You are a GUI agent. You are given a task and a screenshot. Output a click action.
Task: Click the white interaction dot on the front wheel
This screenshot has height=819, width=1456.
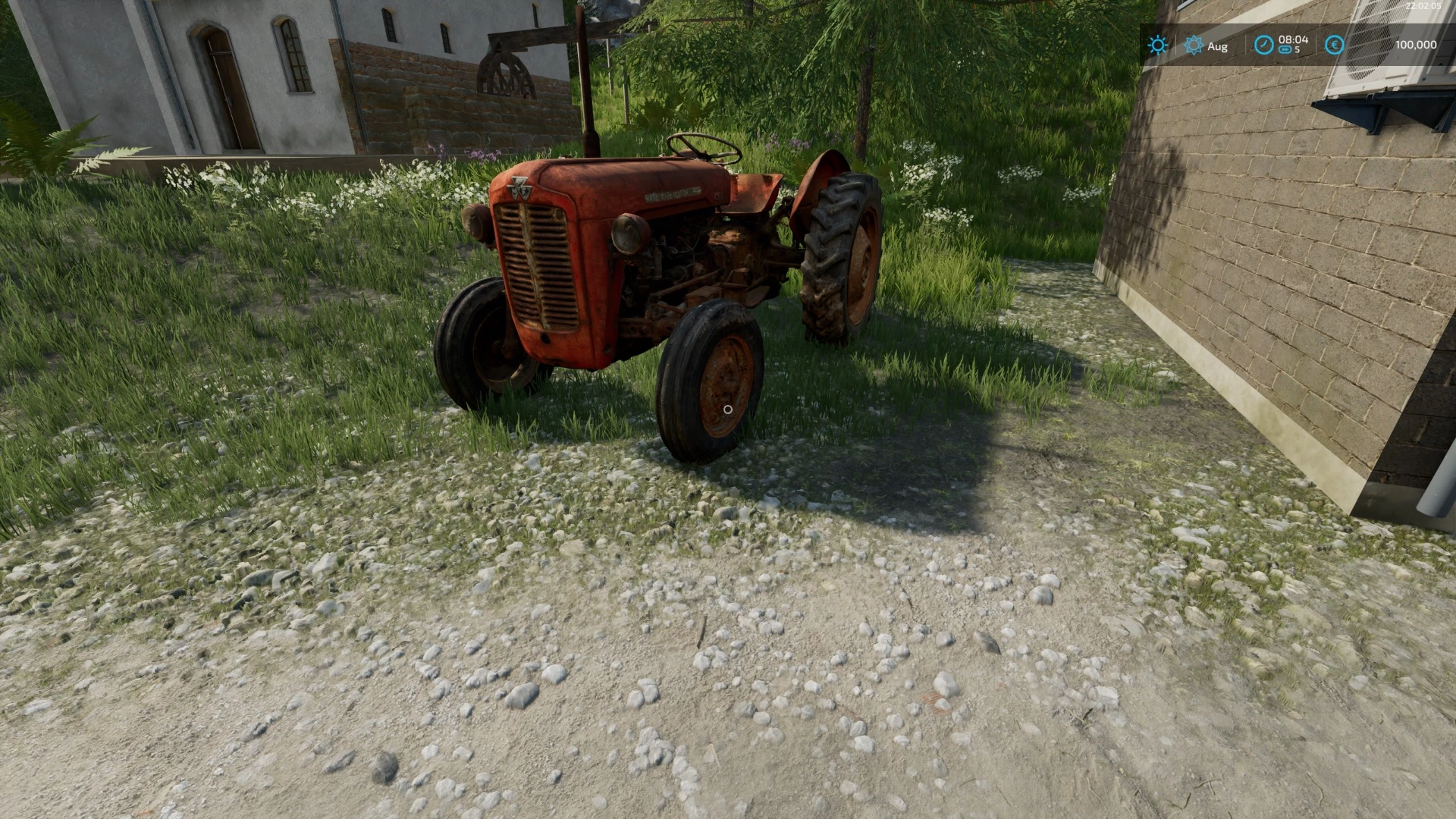coord(727,409)
